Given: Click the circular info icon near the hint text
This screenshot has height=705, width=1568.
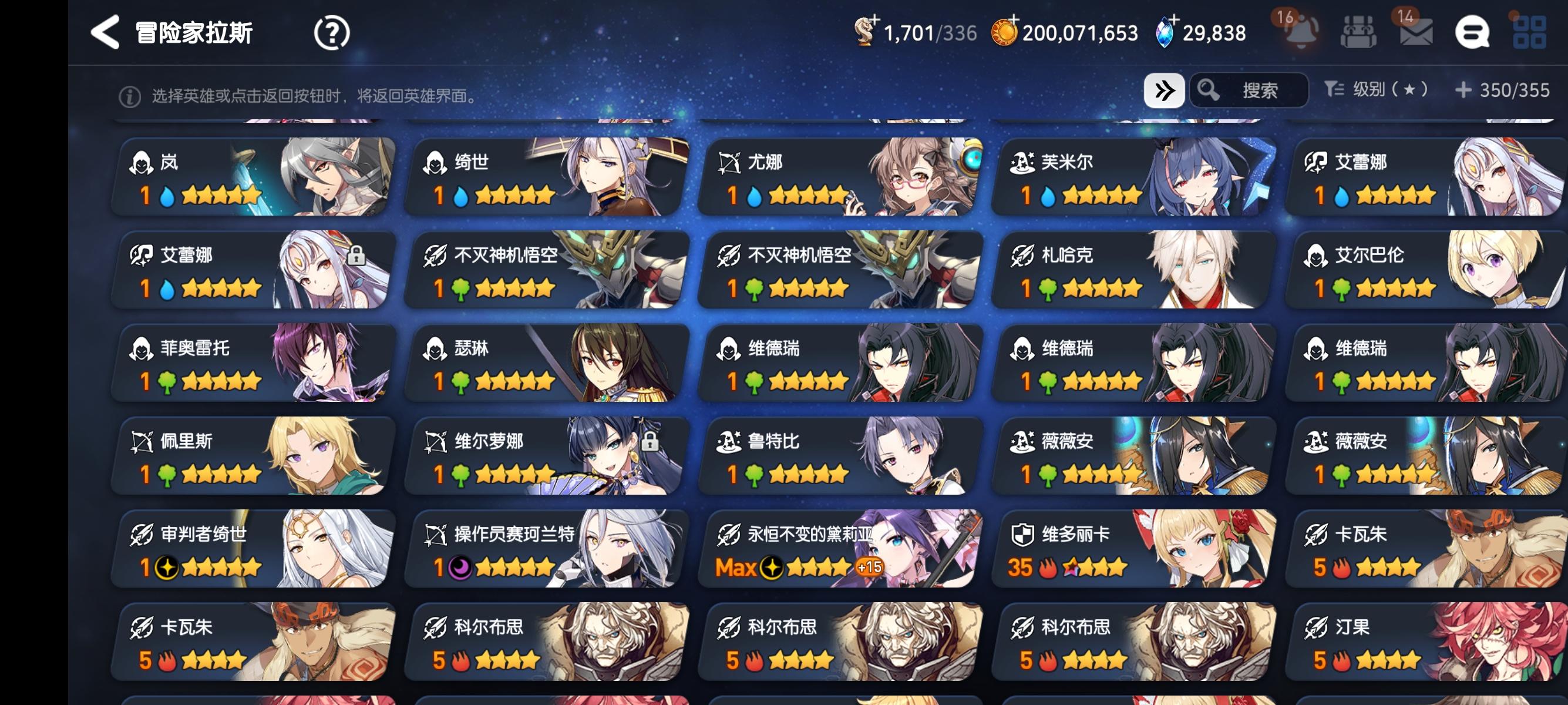Looking at the screenshot, I should click(132, 95).
